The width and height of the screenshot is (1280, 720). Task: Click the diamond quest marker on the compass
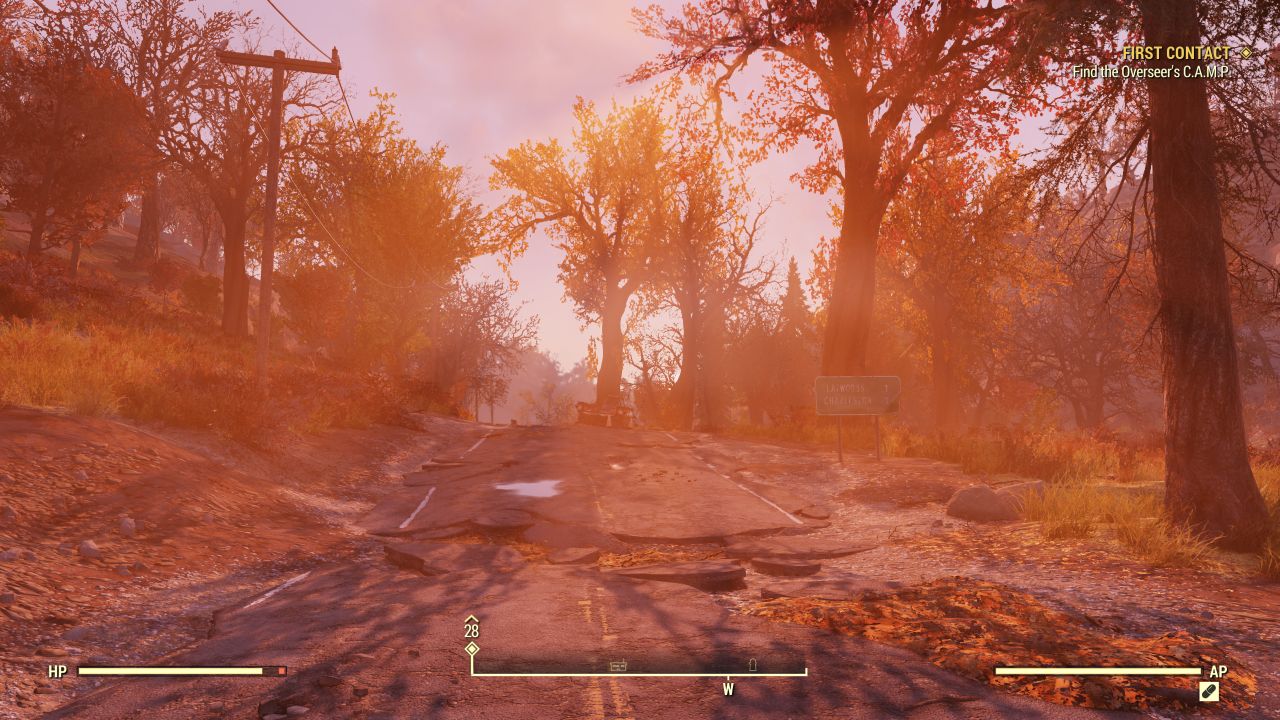pos(472,649)
